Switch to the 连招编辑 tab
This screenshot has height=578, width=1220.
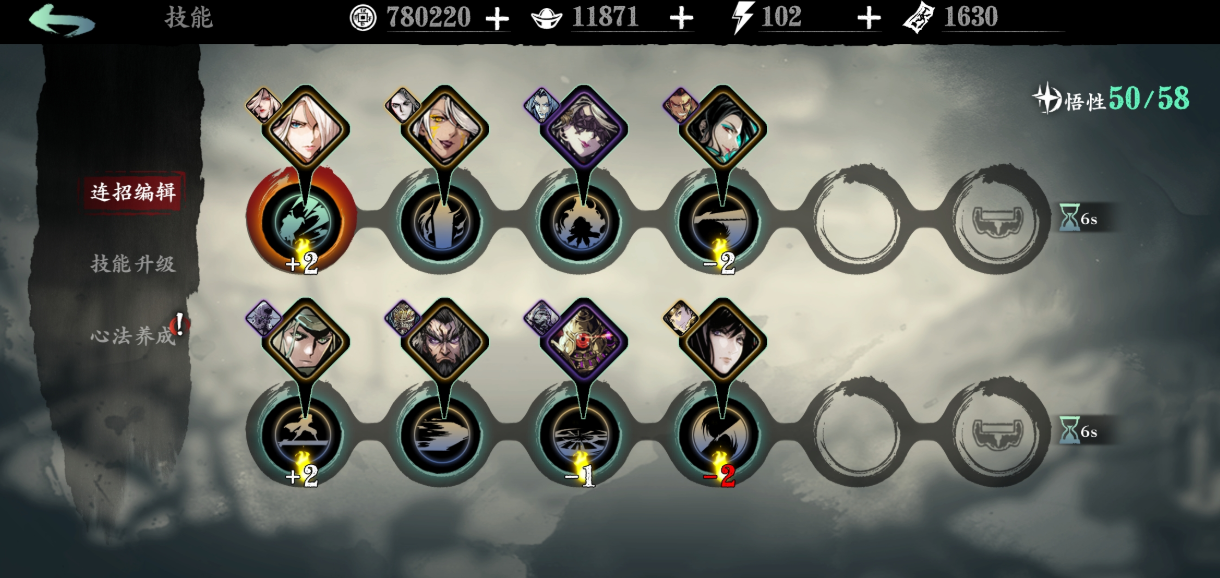tap(133, 192)
